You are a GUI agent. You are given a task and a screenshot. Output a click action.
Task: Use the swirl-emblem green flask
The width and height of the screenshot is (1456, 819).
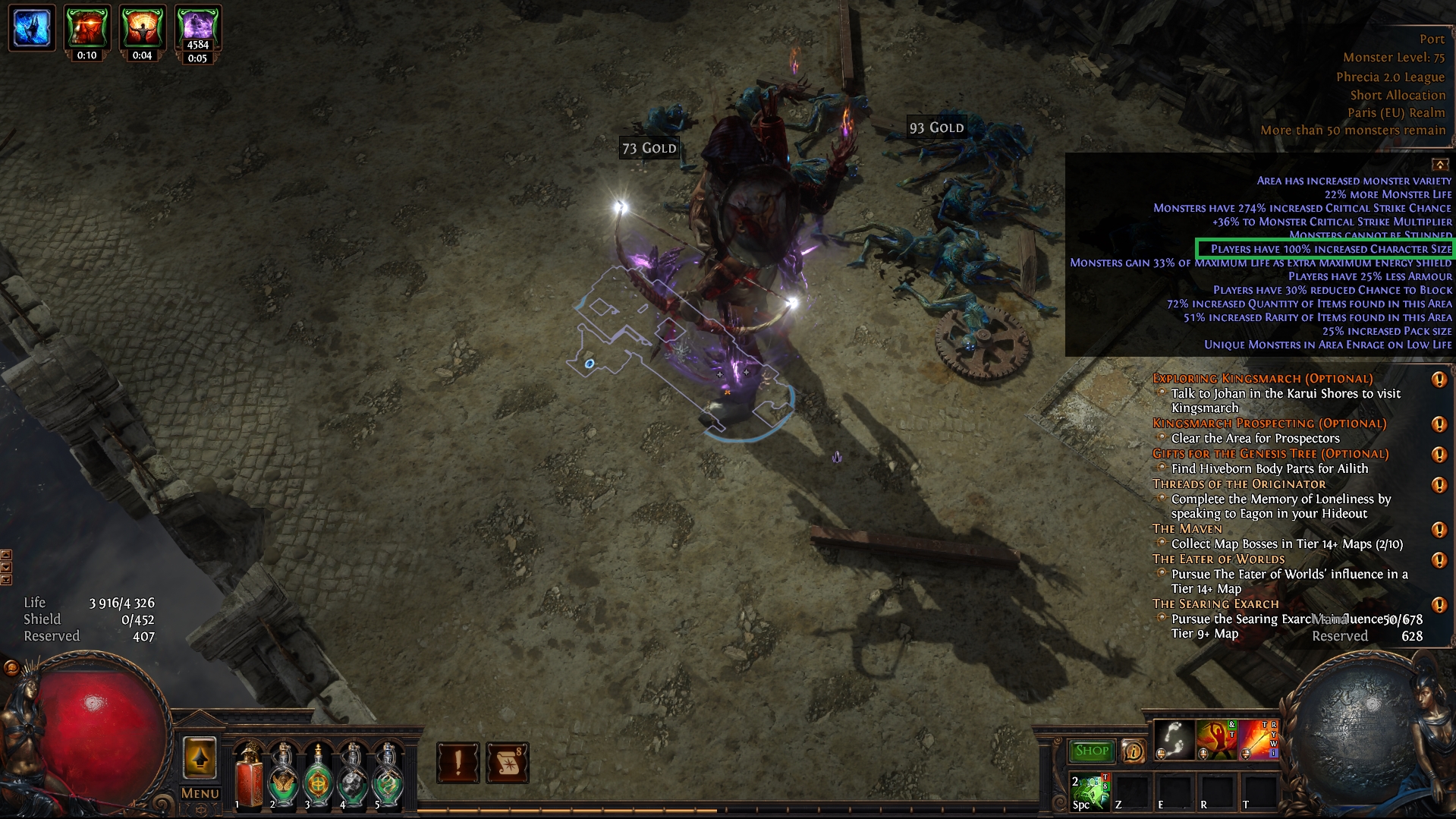(x=388, y=776)
